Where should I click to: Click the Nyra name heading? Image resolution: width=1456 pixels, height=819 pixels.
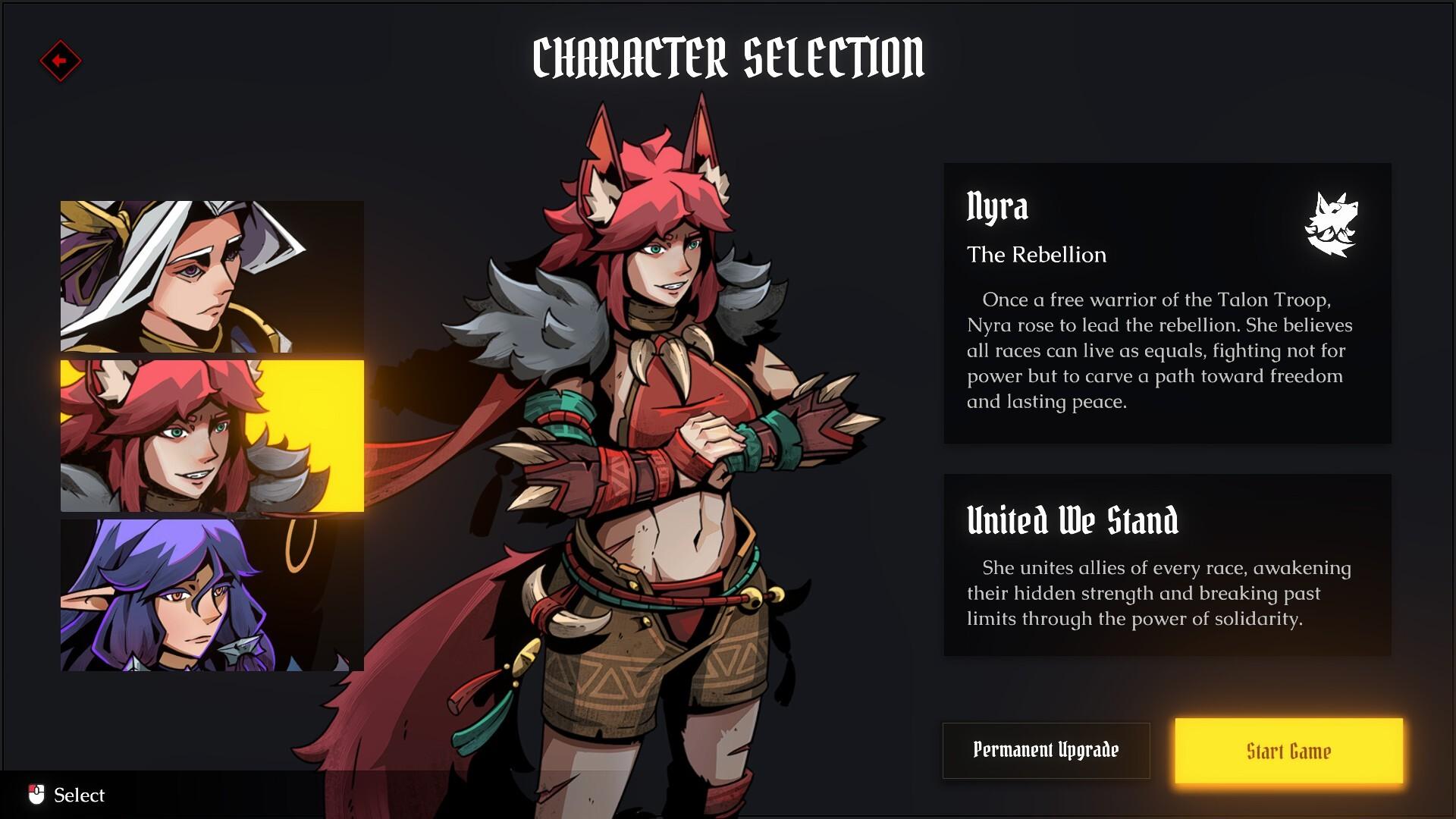pyautogui.click(x=997, y=207)
